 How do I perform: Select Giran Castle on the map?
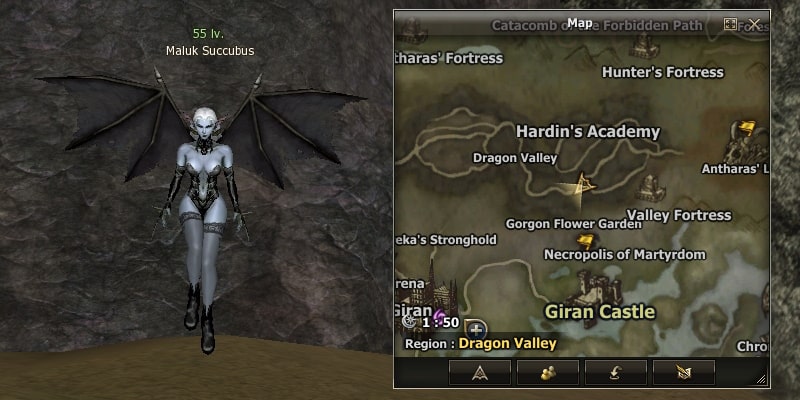click(599, 311)
